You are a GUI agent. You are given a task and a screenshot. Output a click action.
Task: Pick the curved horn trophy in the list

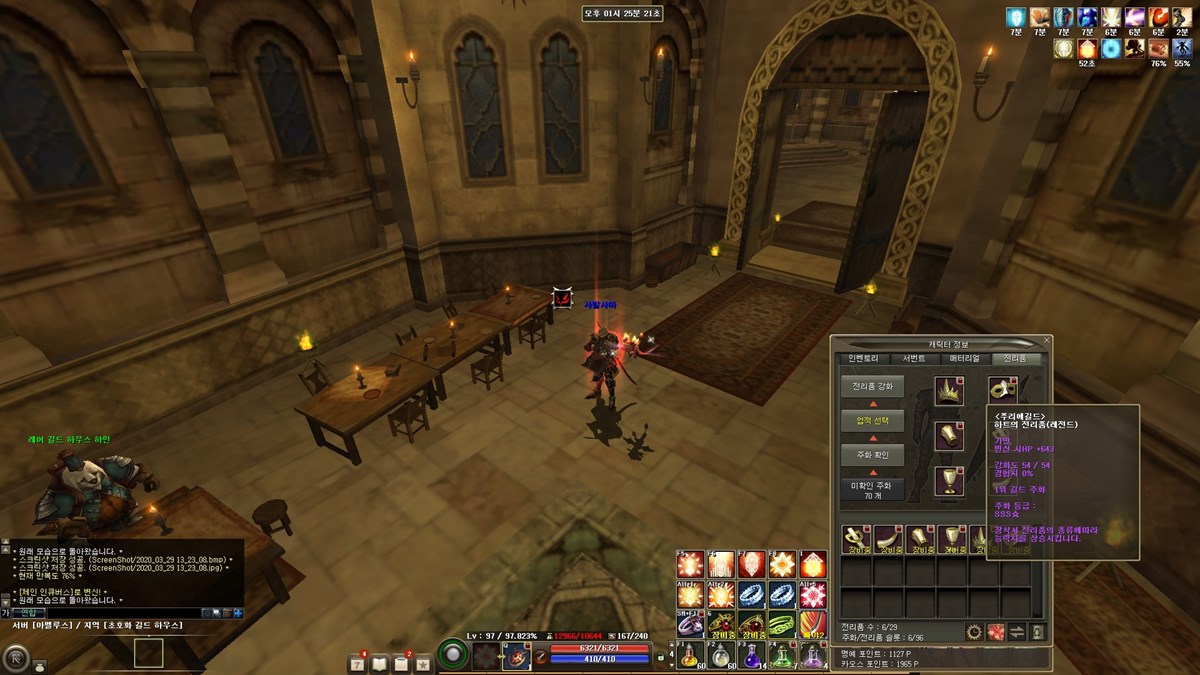click(887, 539)
